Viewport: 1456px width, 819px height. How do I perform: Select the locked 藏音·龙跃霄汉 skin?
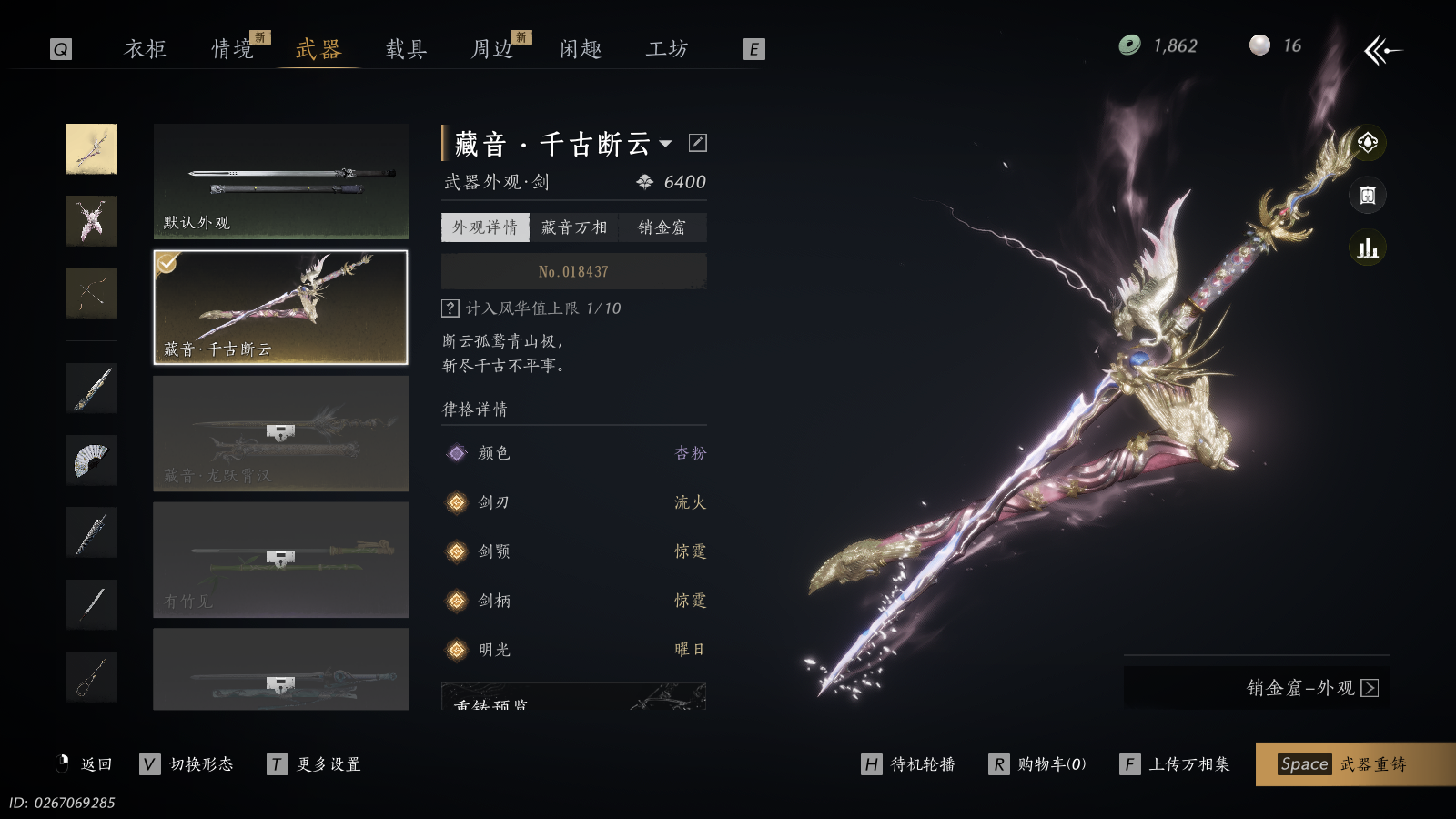(x=280, y=434)
